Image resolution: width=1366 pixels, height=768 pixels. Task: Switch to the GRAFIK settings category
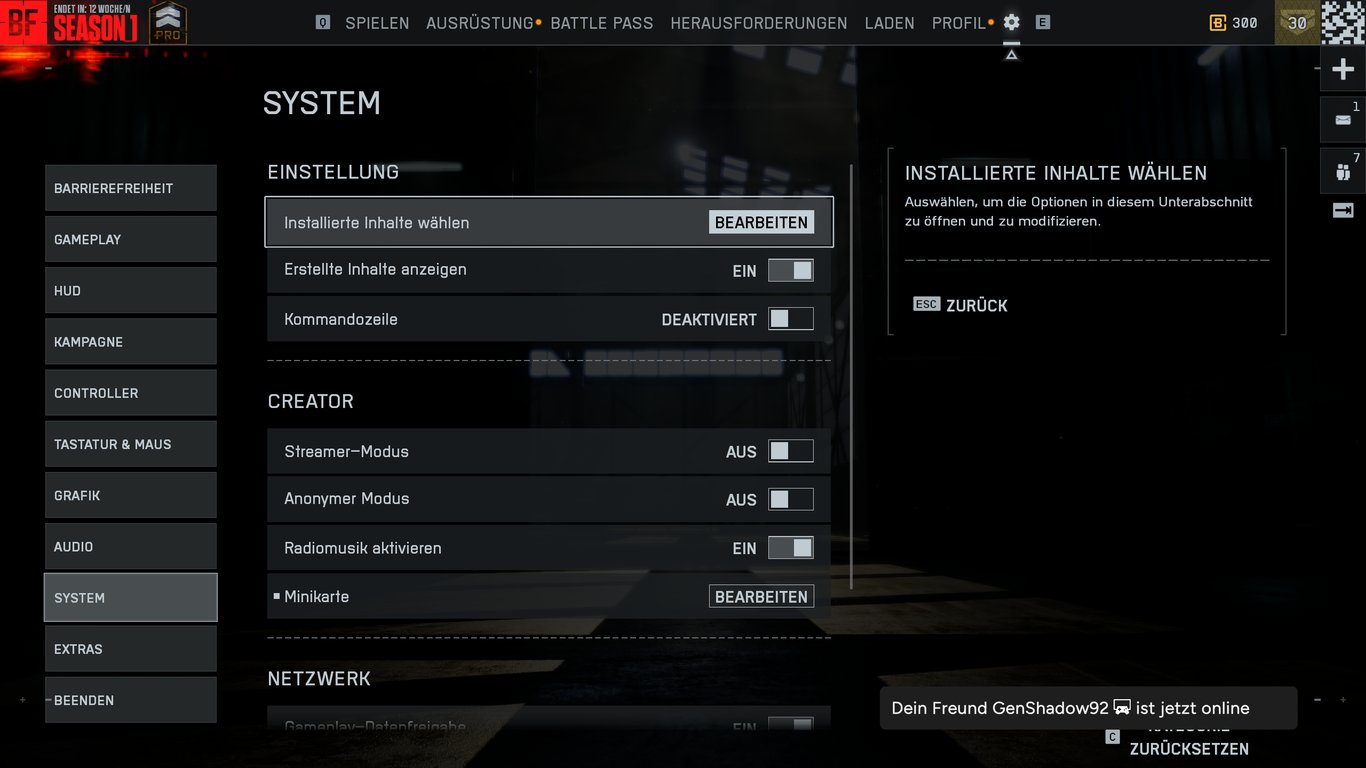pyautogui.click(x=130, y=495)
